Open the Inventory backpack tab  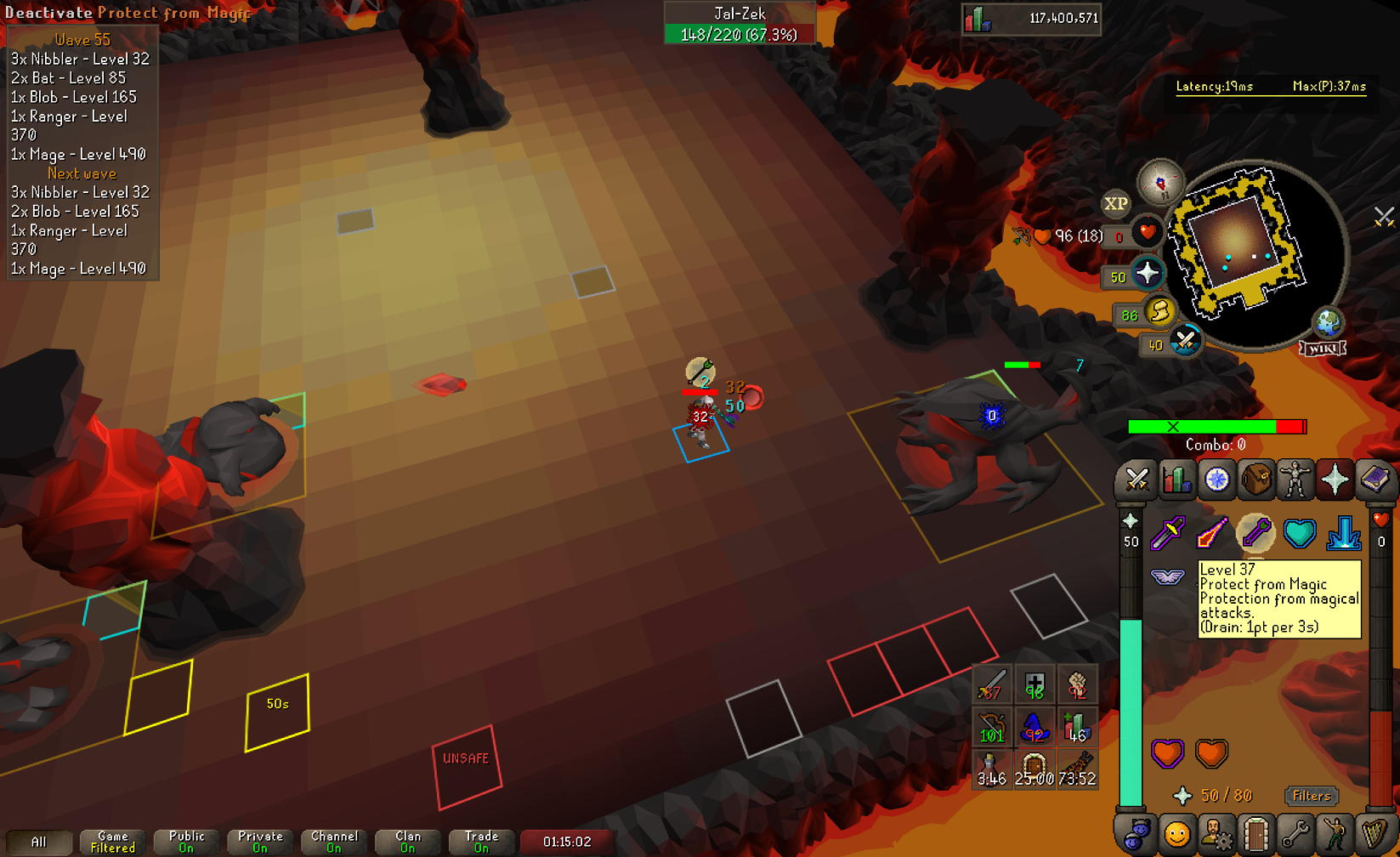tap(1255, 480)
